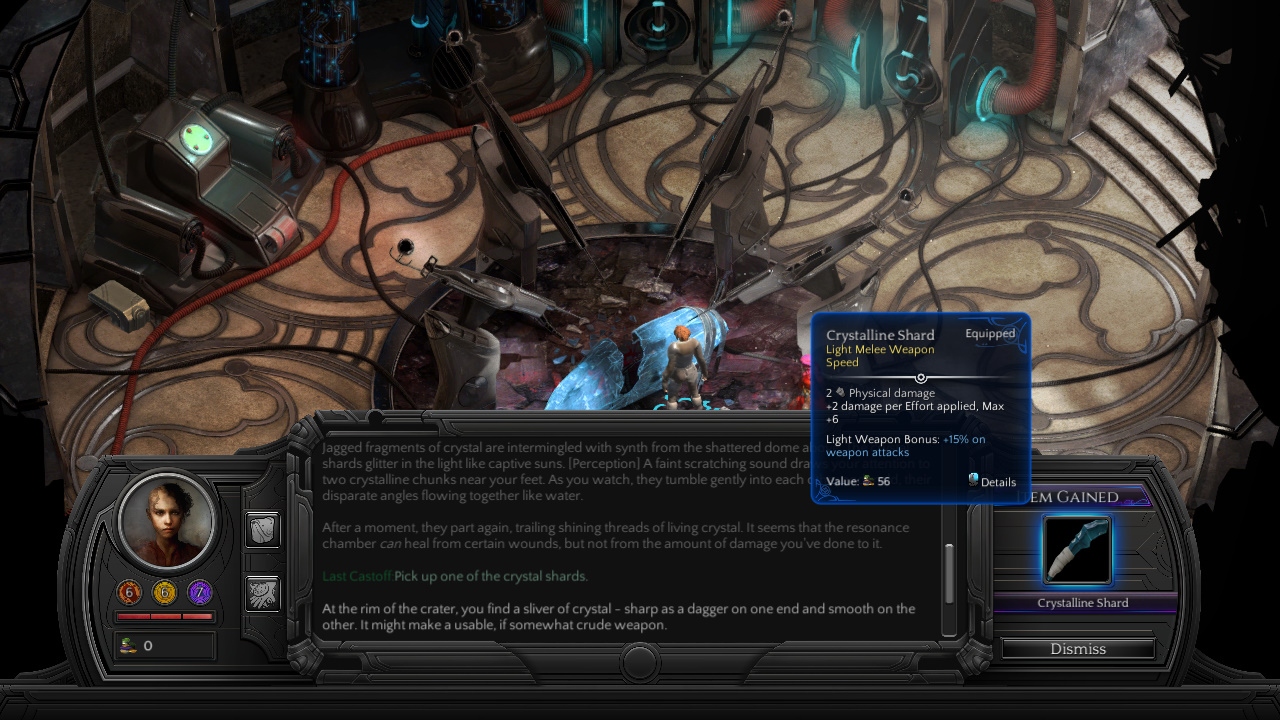This screenshot has height=720, width=1280.
Task: Open the inventory bag button
Action: [263, 530]
